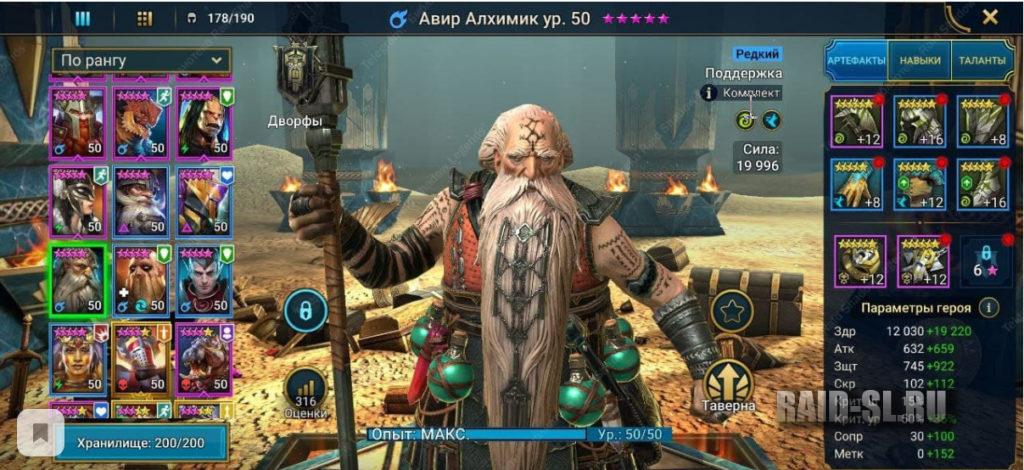The width and height of the screenshot is (1024, 470).
Task: Switch to the small-grid view
Action: click(144, 18)
